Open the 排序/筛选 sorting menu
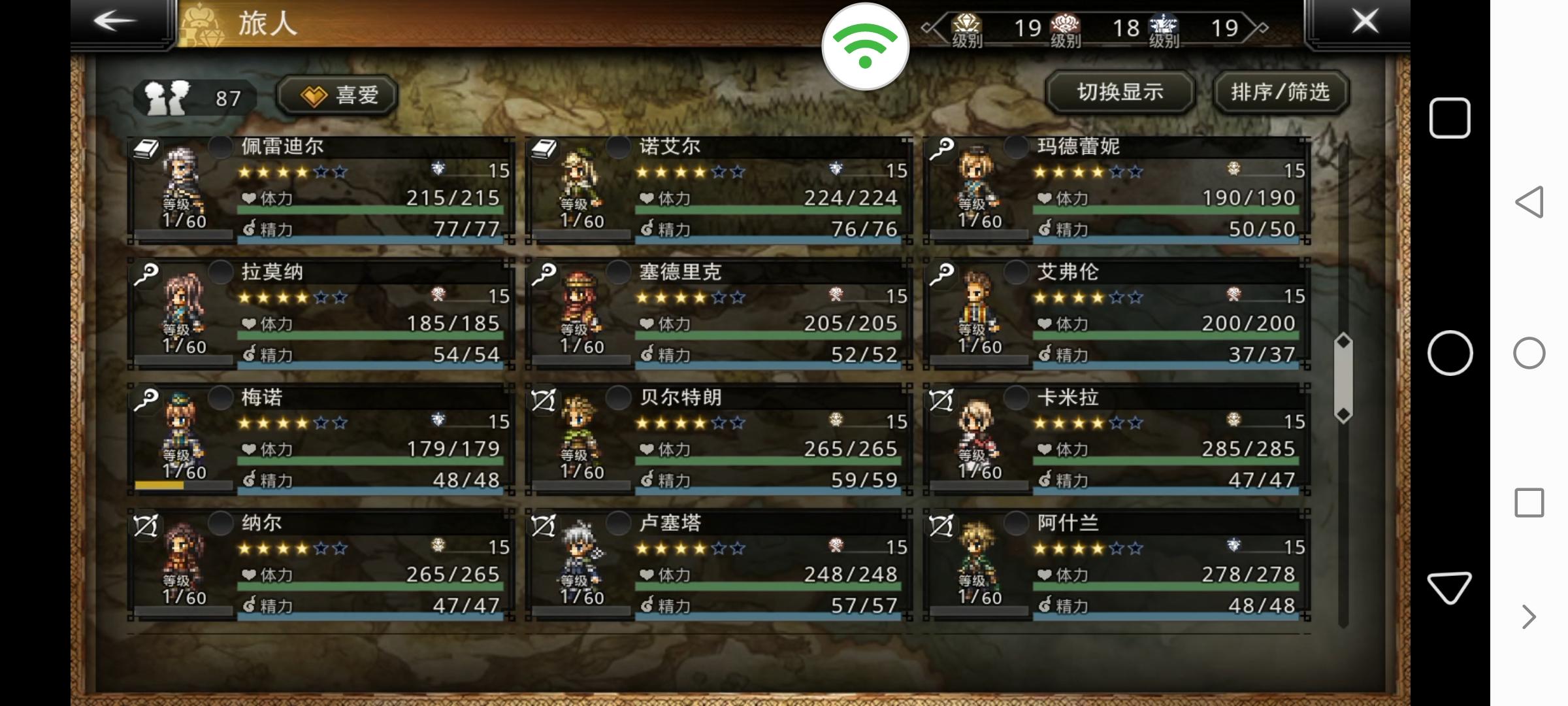Image resolution: width=1568 pixels, height=706 pixels. pyautogui.click(x=1280, y=93)
